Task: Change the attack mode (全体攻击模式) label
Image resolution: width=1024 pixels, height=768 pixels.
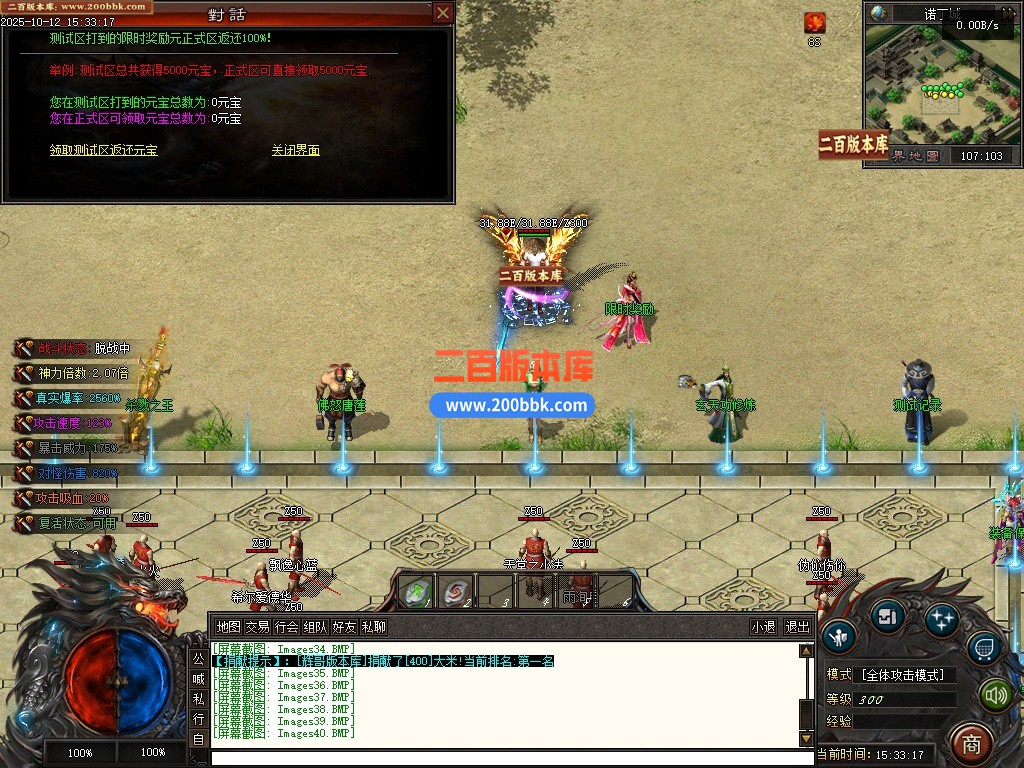Action: [902, 675]
